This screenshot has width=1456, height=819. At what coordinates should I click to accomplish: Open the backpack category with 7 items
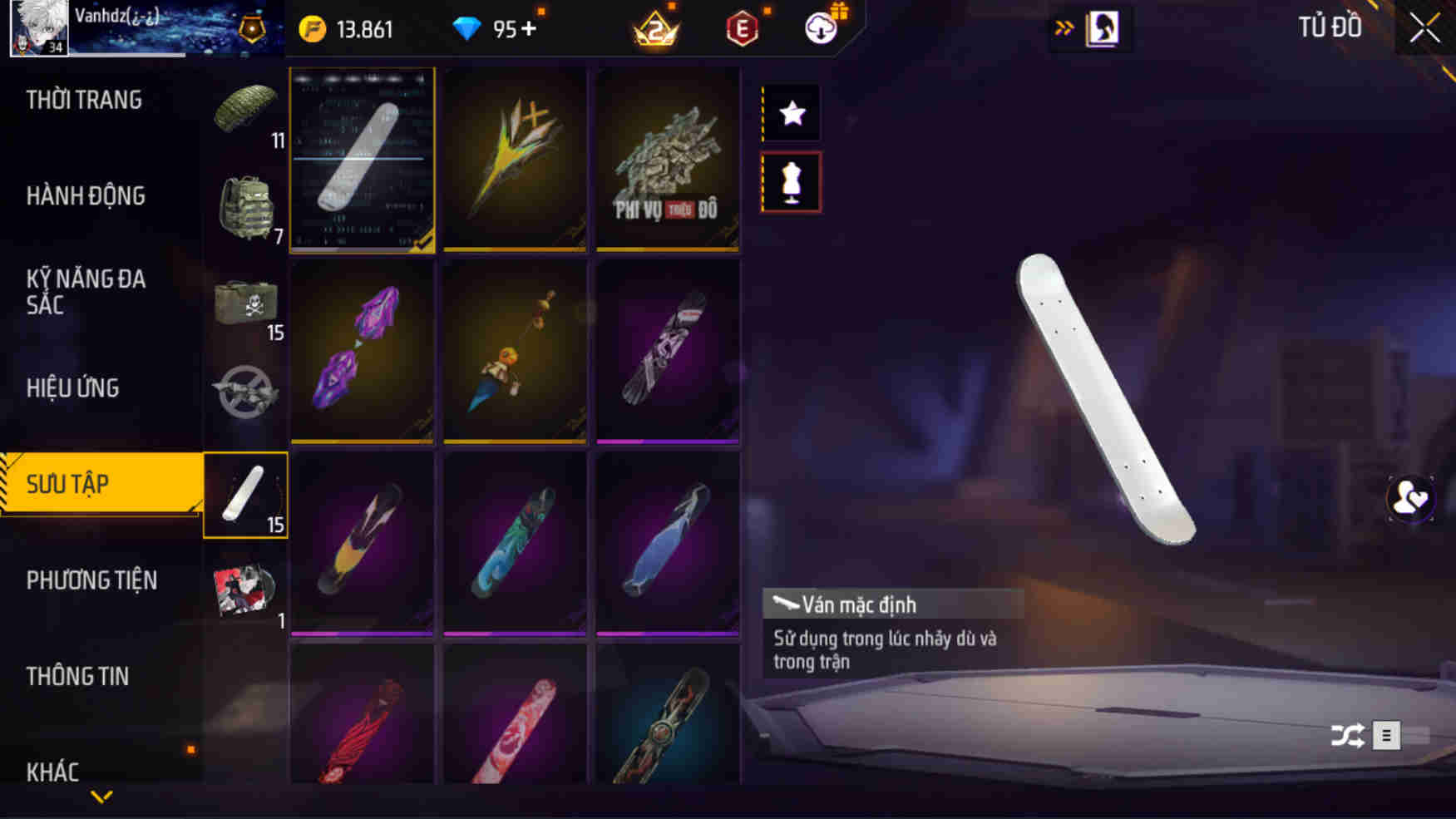pyautogui.click(x=245, y=204)
